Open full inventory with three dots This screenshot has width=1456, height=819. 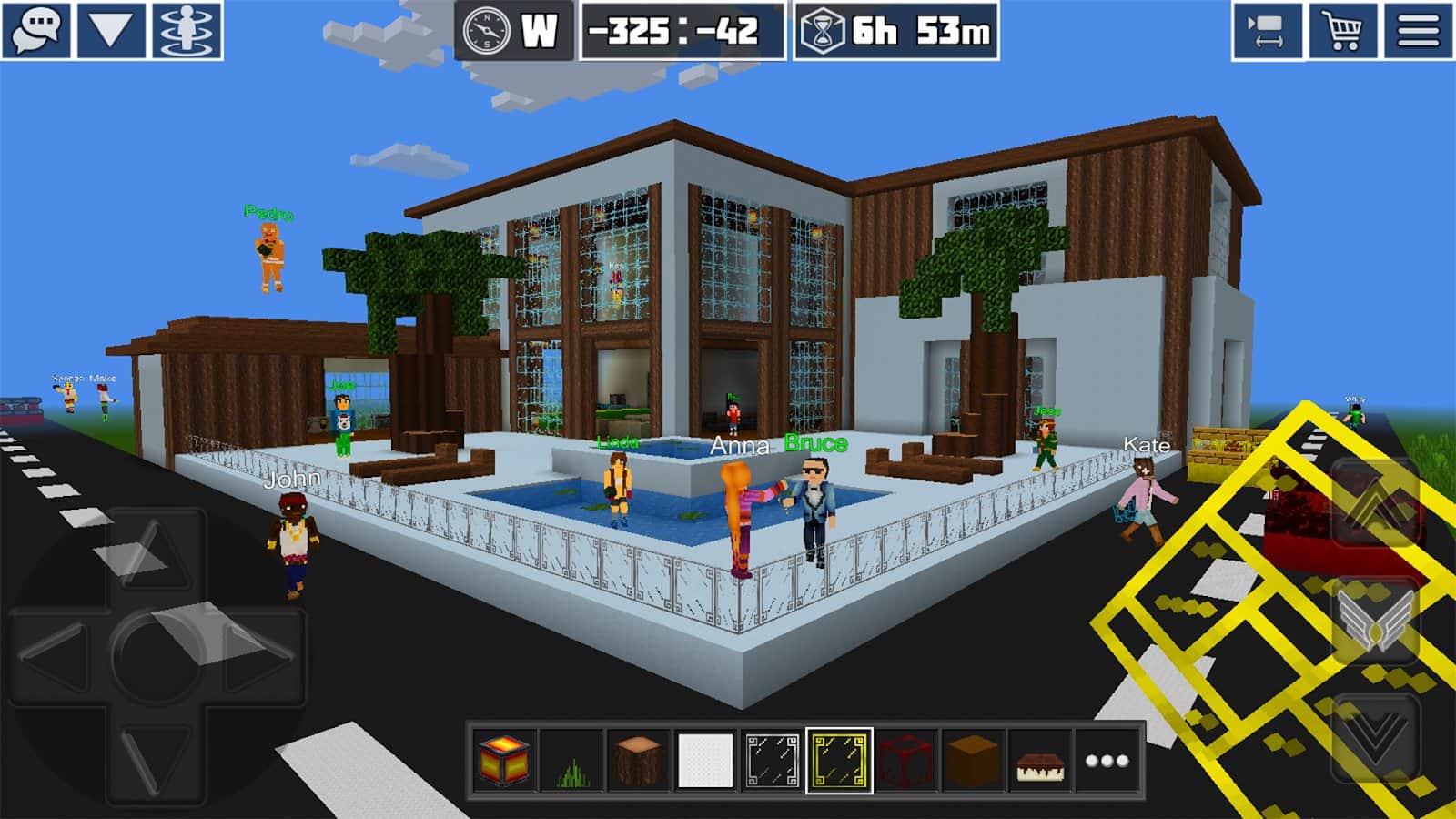[x=1107, y=761]
